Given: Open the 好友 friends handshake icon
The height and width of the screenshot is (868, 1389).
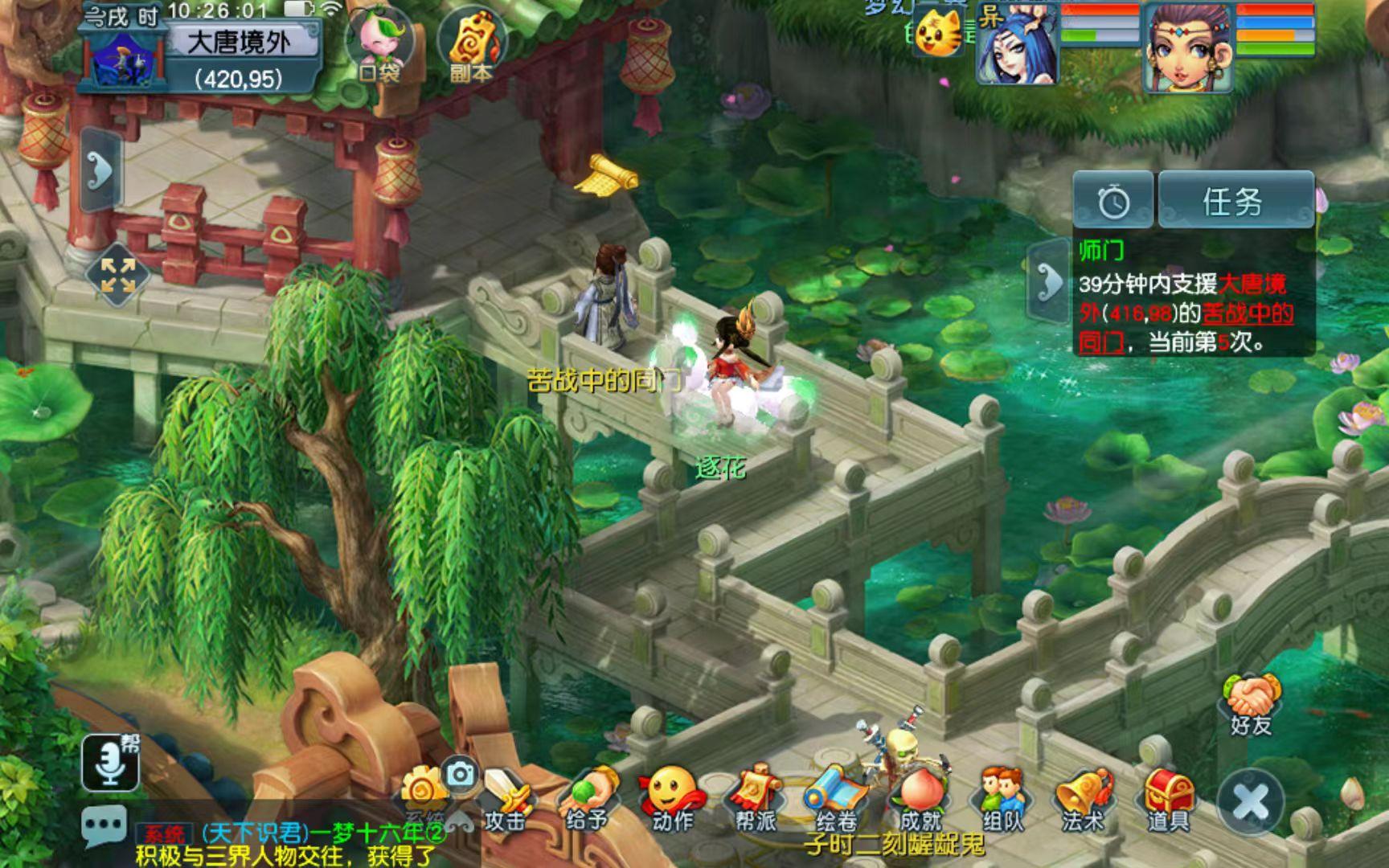Looking at the screenshot, I should (x=1251, y=704).
